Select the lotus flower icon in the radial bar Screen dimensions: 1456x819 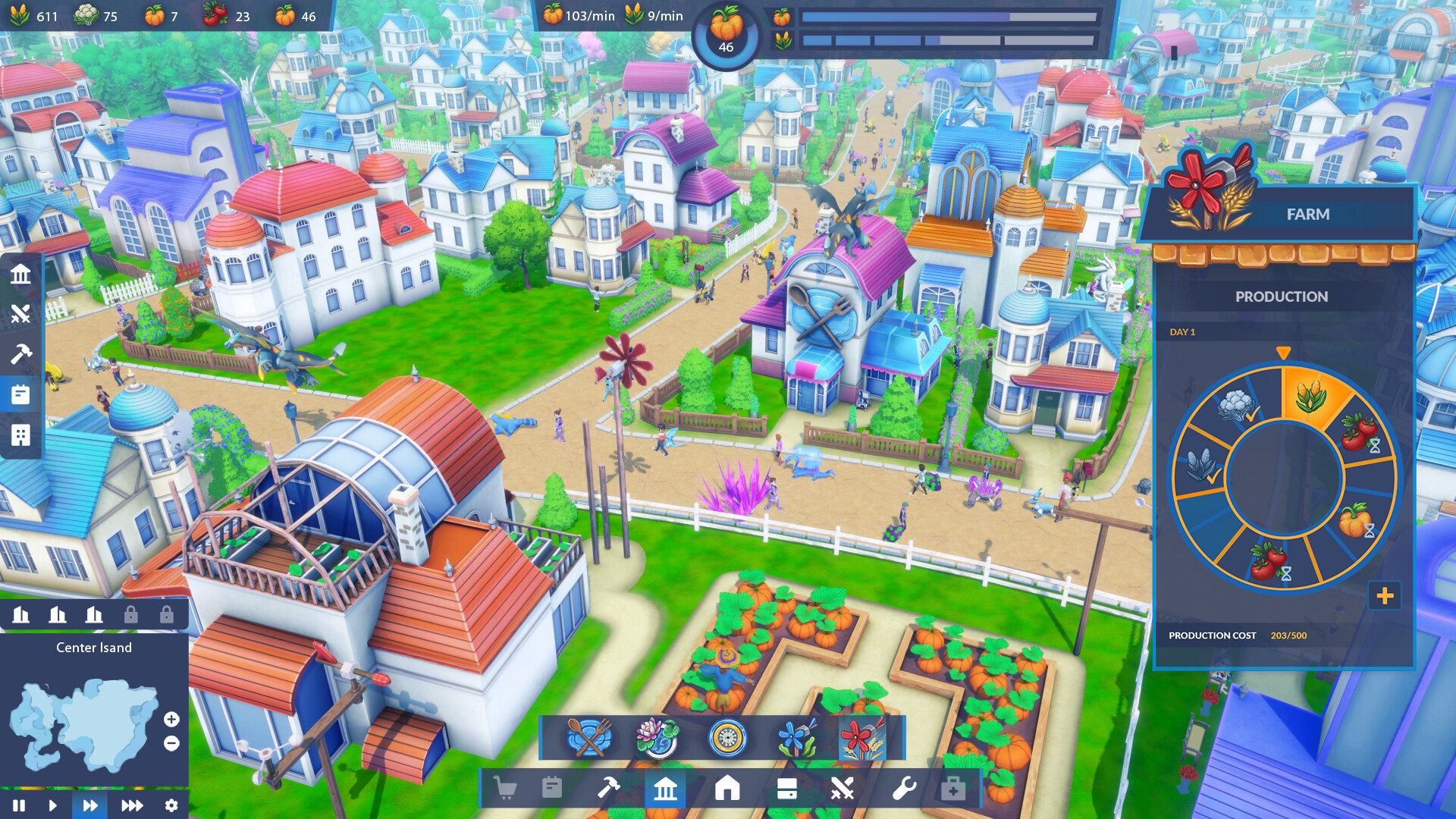coord(656,735)
